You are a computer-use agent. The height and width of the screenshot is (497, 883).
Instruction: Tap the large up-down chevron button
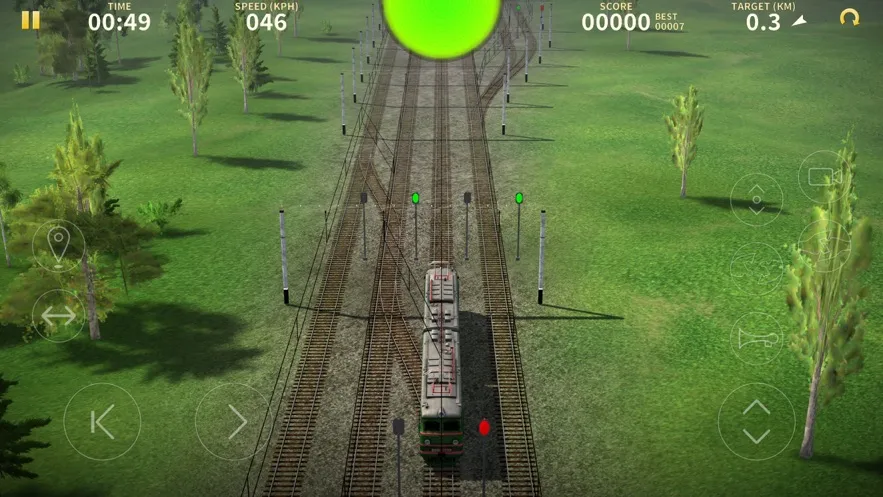coord(757,422)
